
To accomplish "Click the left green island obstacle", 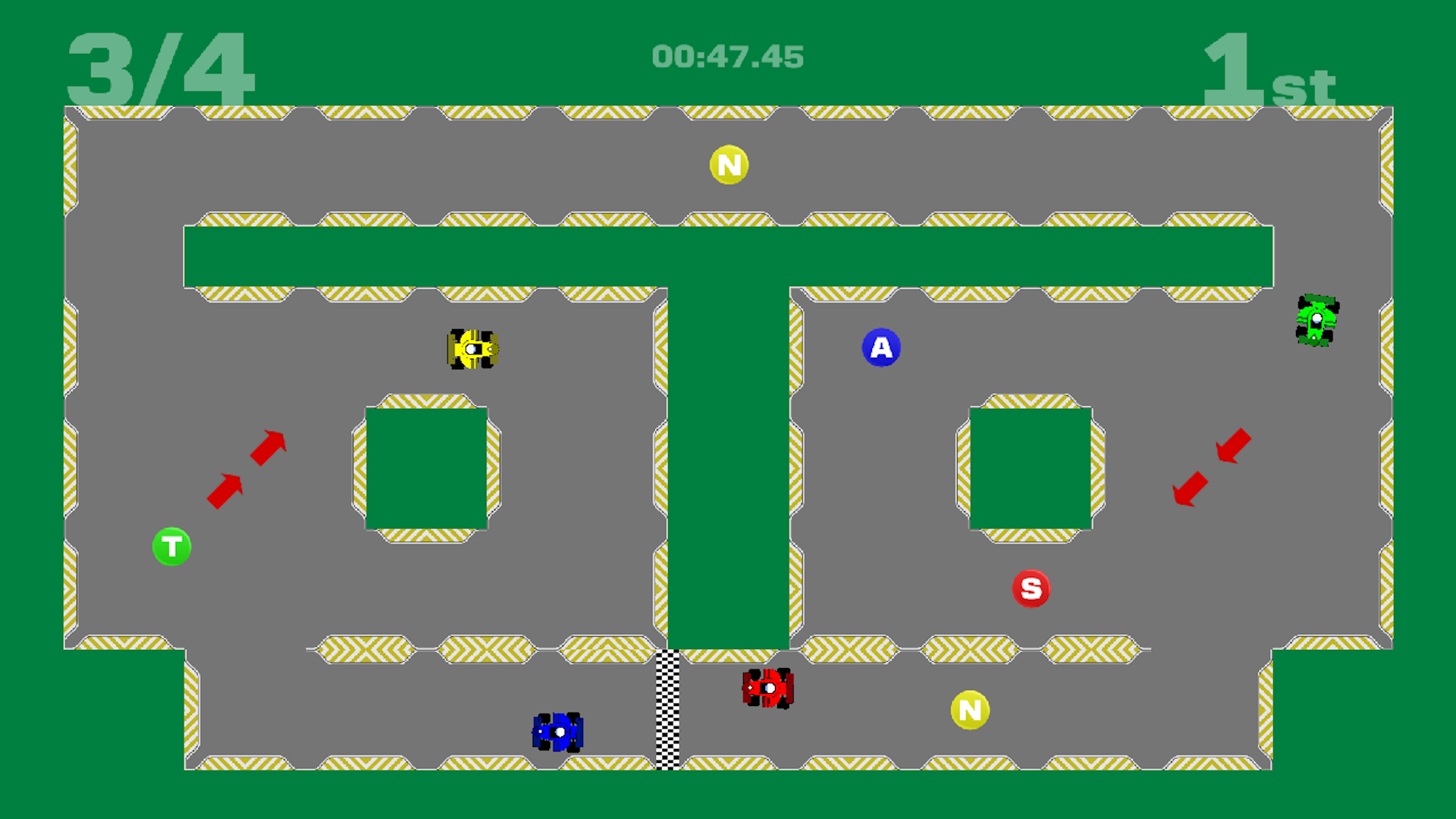I will [427, 468].
